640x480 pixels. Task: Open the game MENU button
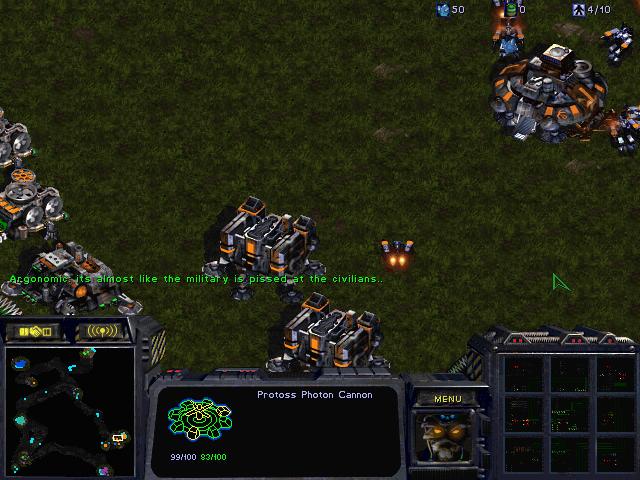(447, 399)
